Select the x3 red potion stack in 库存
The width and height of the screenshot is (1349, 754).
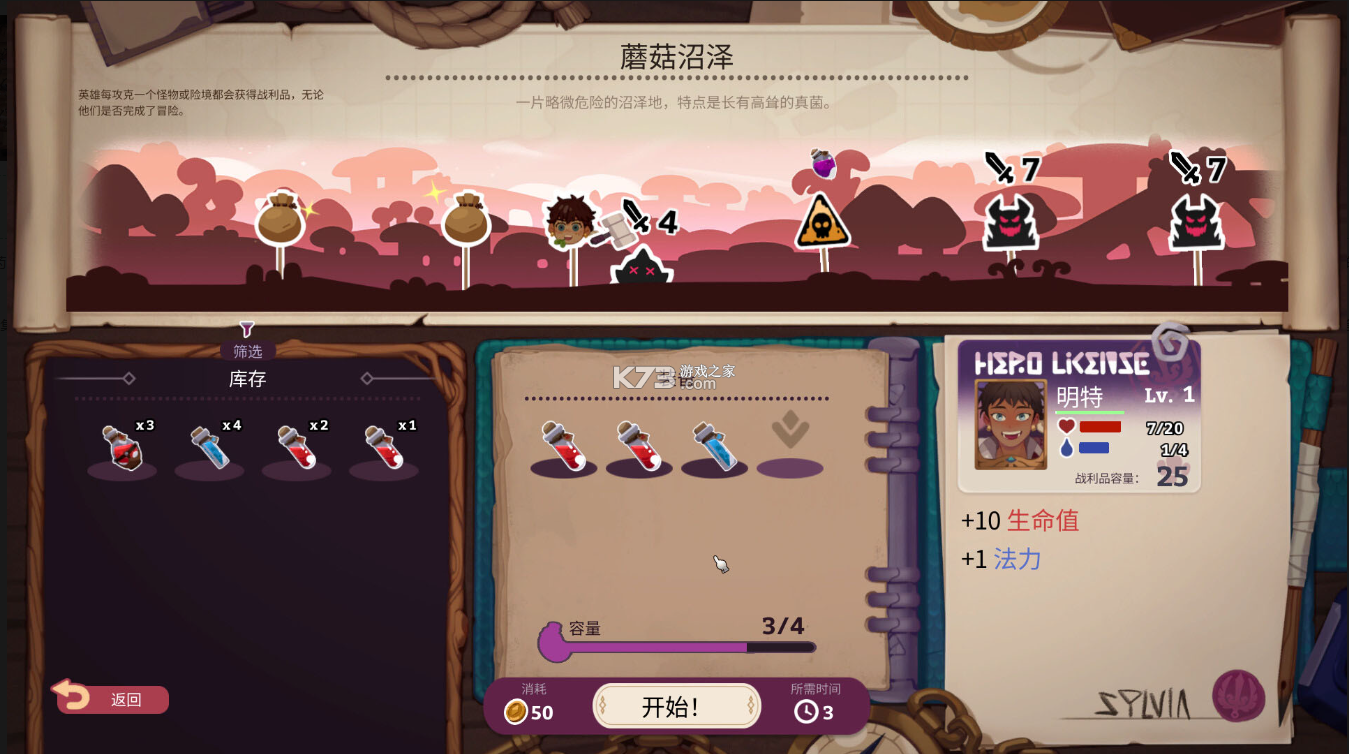click(120, 447)
